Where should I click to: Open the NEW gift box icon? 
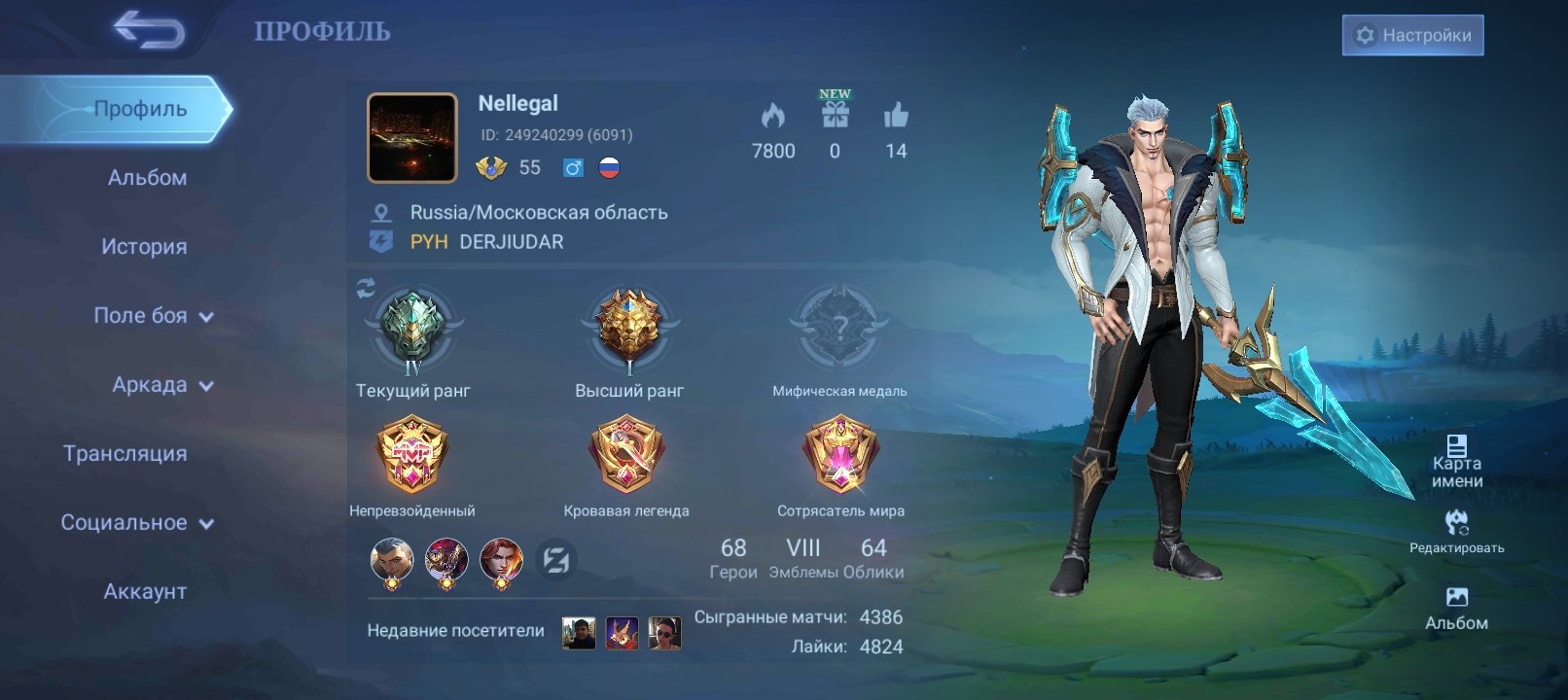835,115
